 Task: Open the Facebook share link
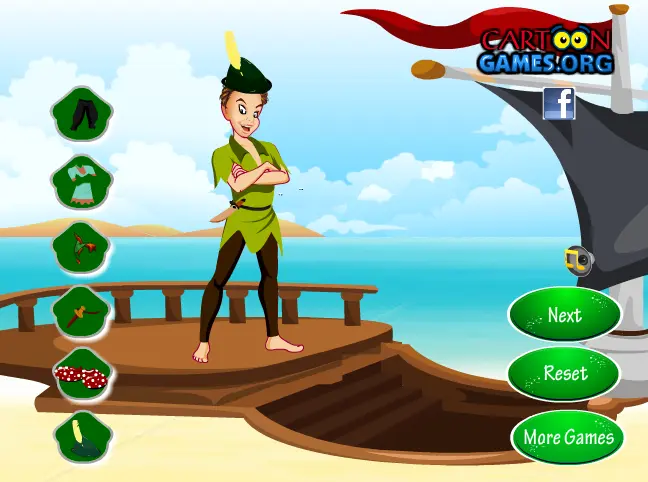[x=559, y=103]
